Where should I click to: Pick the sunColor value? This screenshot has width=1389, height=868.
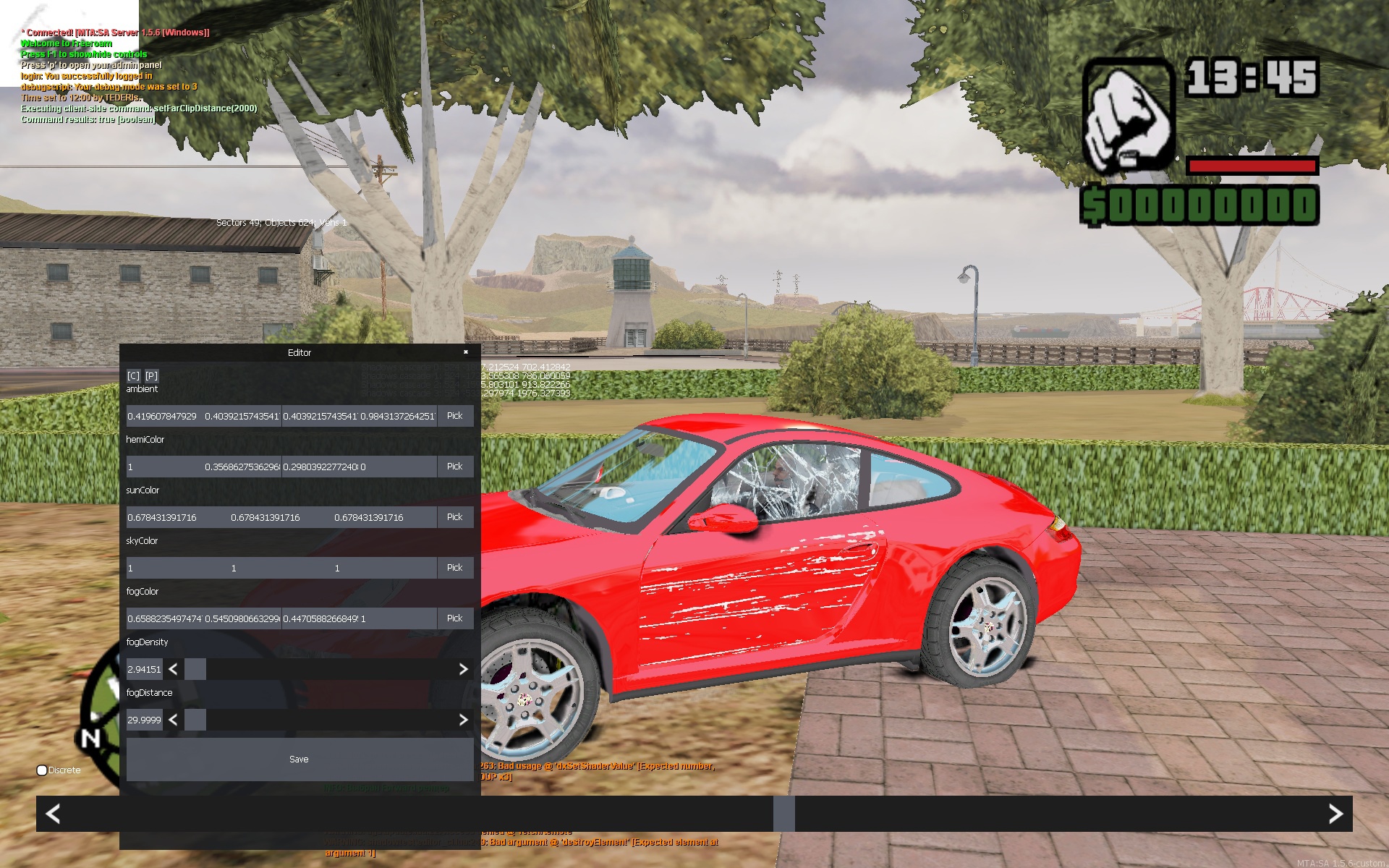(454, 517)
